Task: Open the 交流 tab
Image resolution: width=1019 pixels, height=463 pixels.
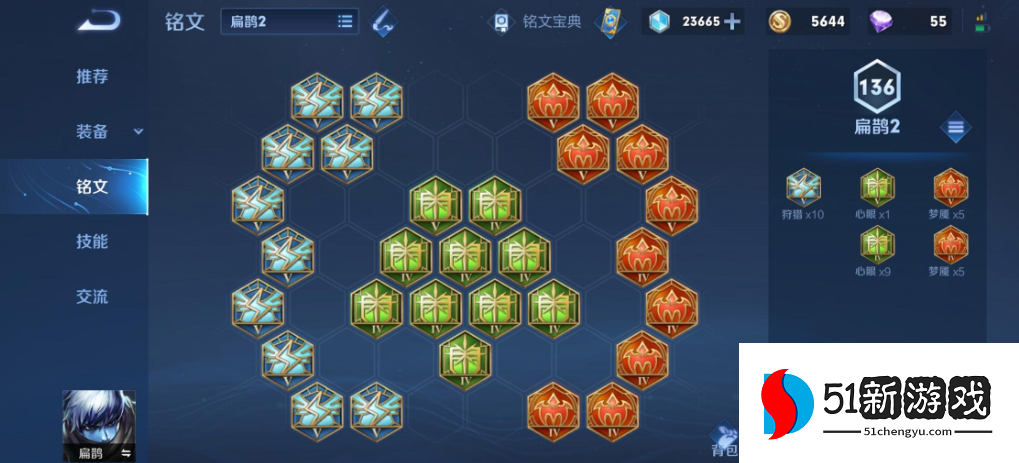Action: [92, 296]
